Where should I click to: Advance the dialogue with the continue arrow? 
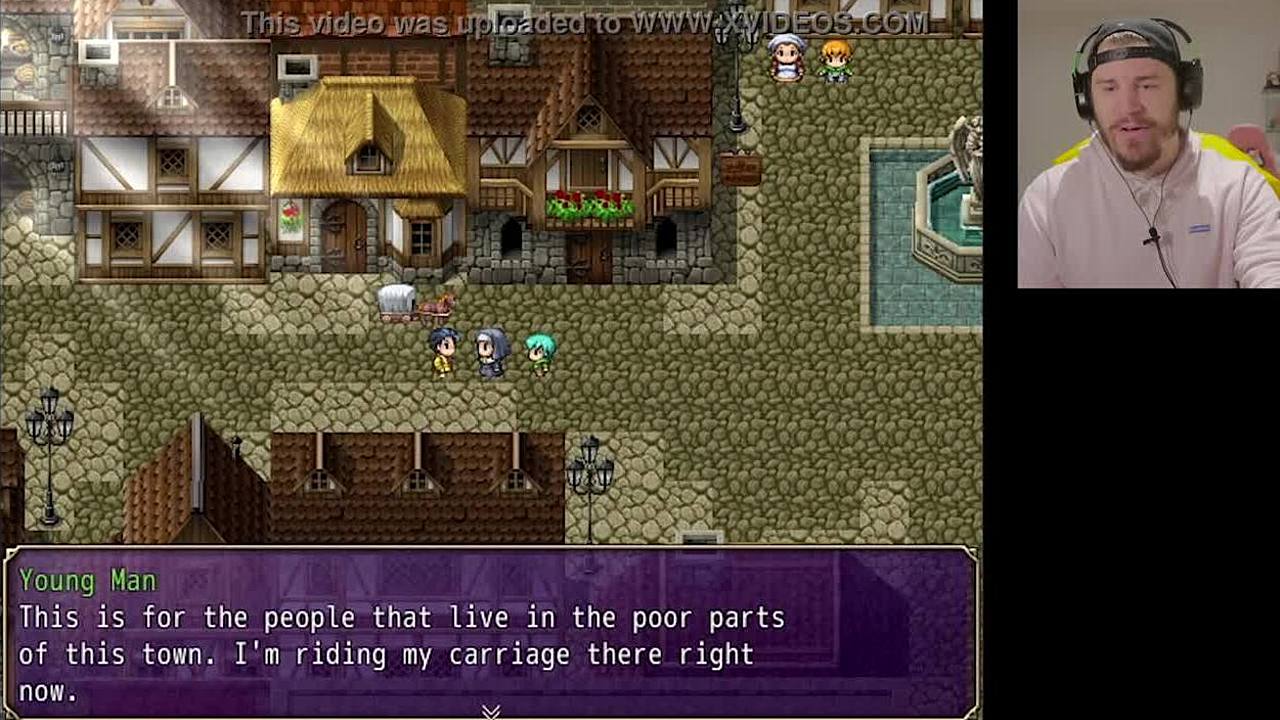pyautogui.click(x=490, y=711)
